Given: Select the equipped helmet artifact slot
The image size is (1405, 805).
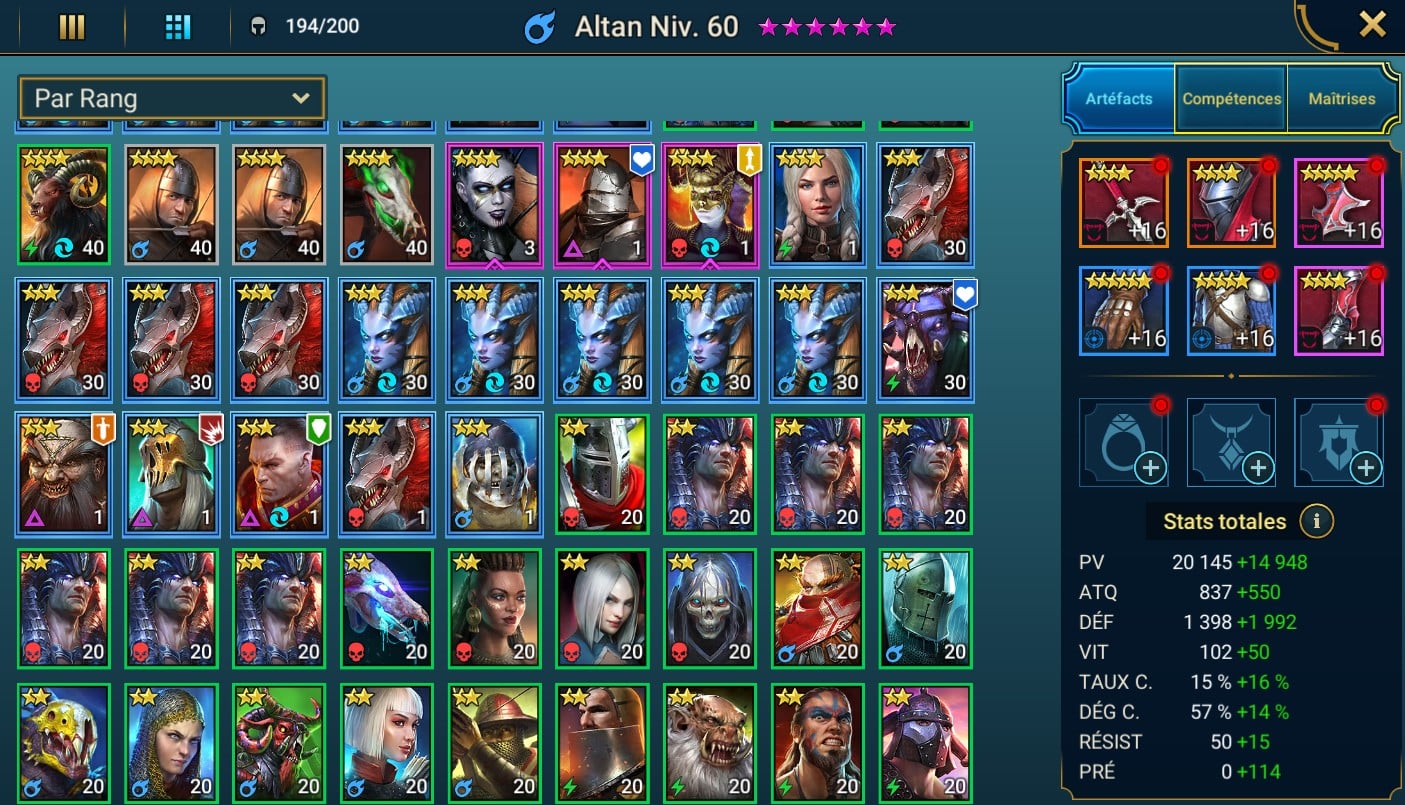Looking at the screenshot, I should pyautogui.click(x=1231, y=203).
